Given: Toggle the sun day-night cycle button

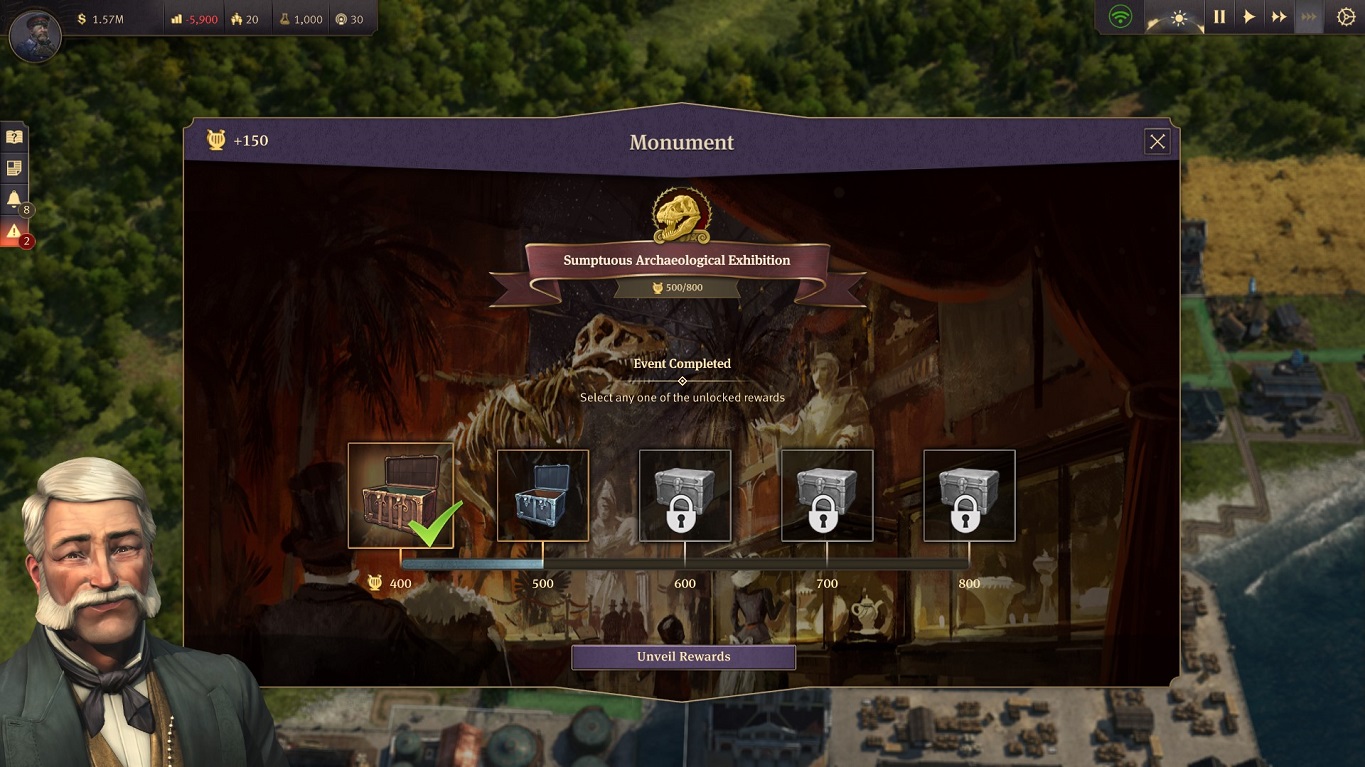Looking at the screenshot, I should click(x=1178, y=18).
